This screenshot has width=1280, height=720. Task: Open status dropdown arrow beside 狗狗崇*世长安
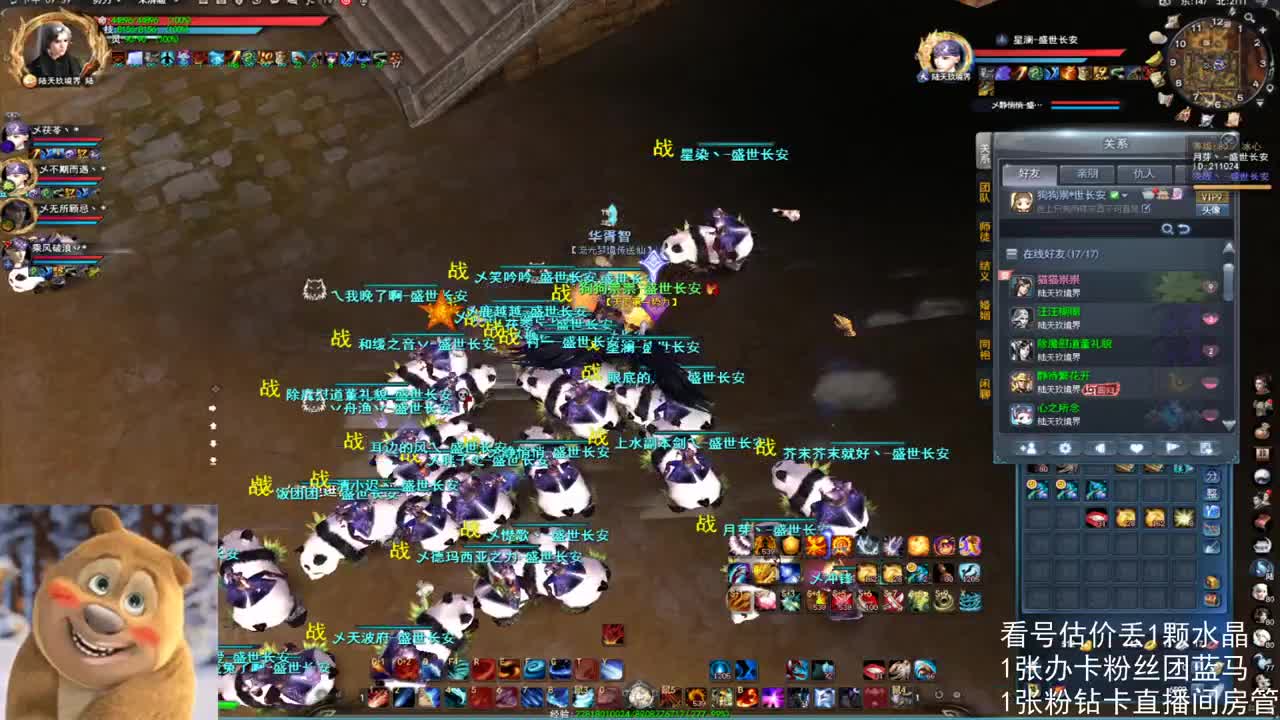click(1124, 196)
